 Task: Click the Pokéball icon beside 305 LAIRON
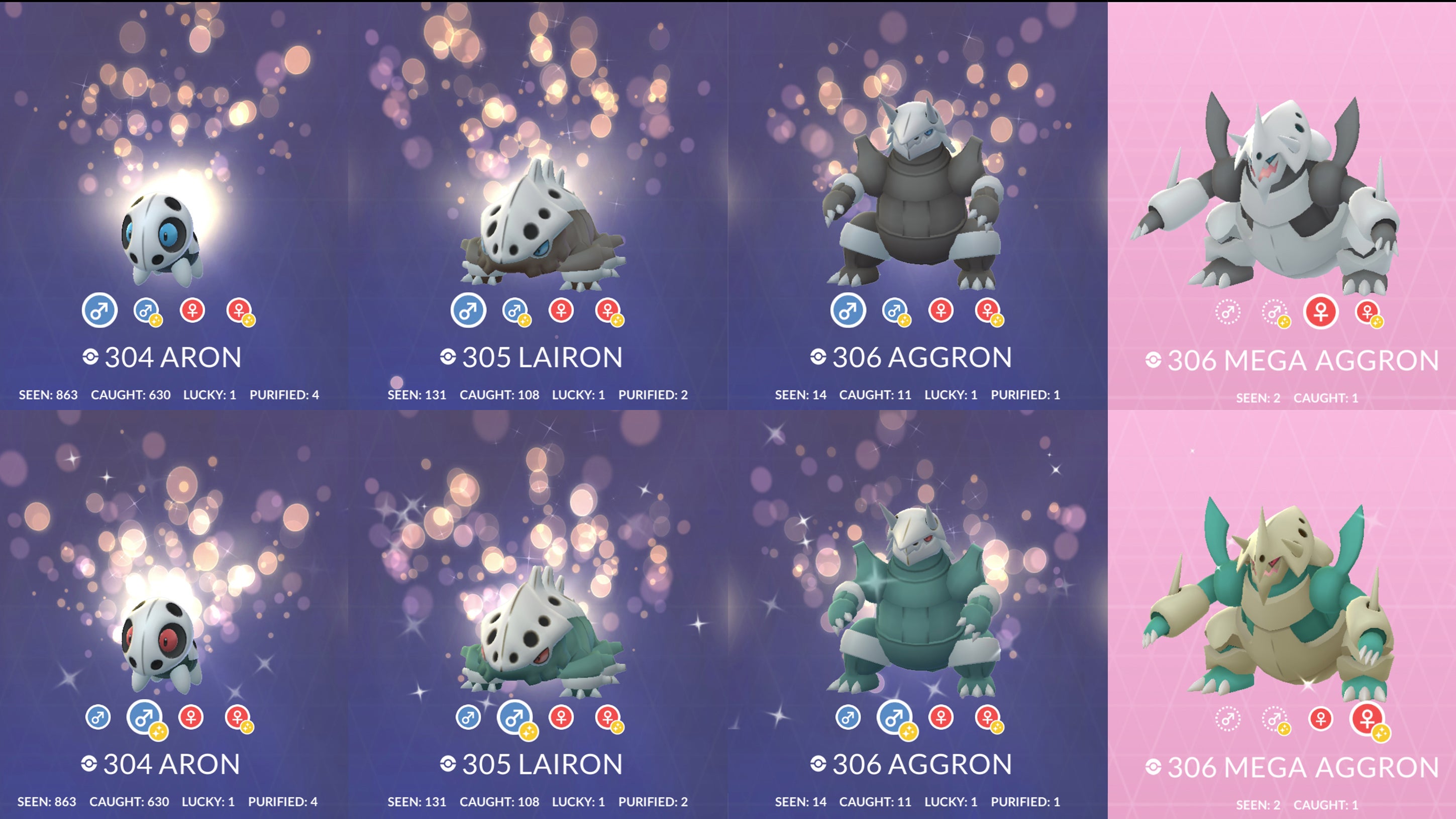449,357
